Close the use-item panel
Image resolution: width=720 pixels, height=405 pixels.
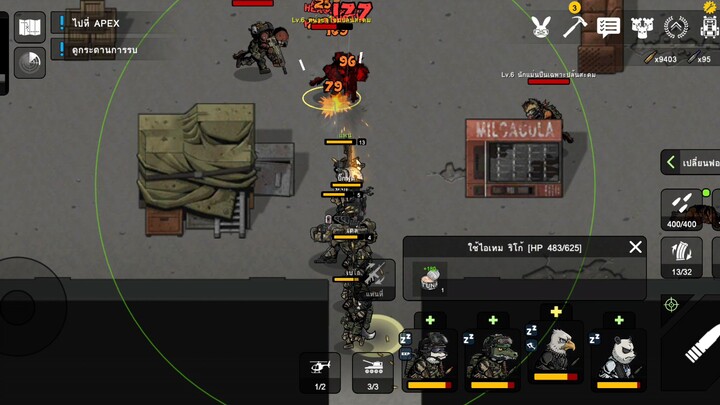click(635, 247)
